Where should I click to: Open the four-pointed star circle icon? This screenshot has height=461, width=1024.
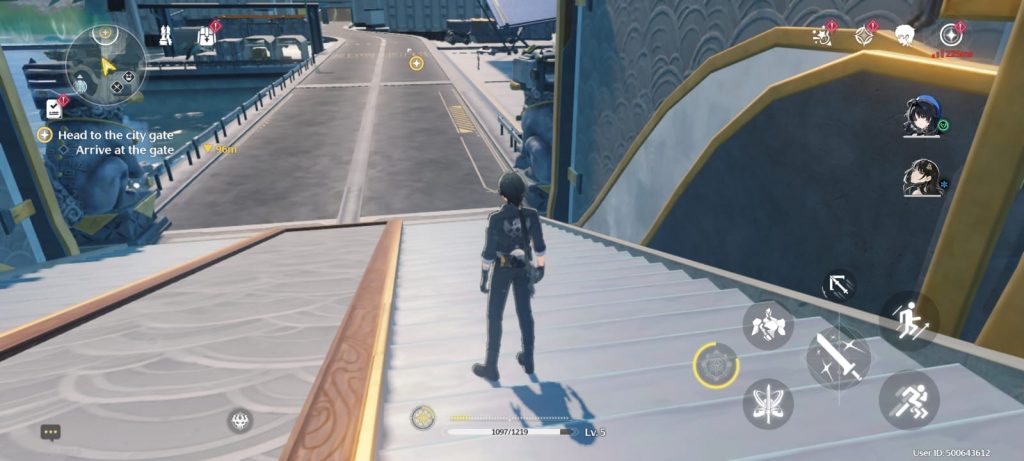coord(951,36)
